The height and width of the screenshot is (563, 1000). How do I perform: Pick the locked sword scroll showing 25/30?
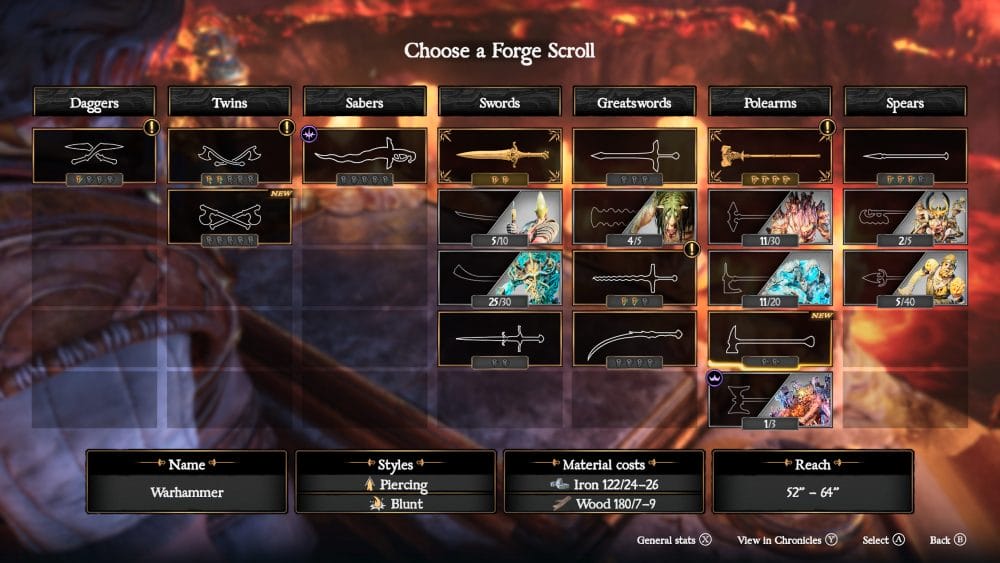tap(500, 277)
